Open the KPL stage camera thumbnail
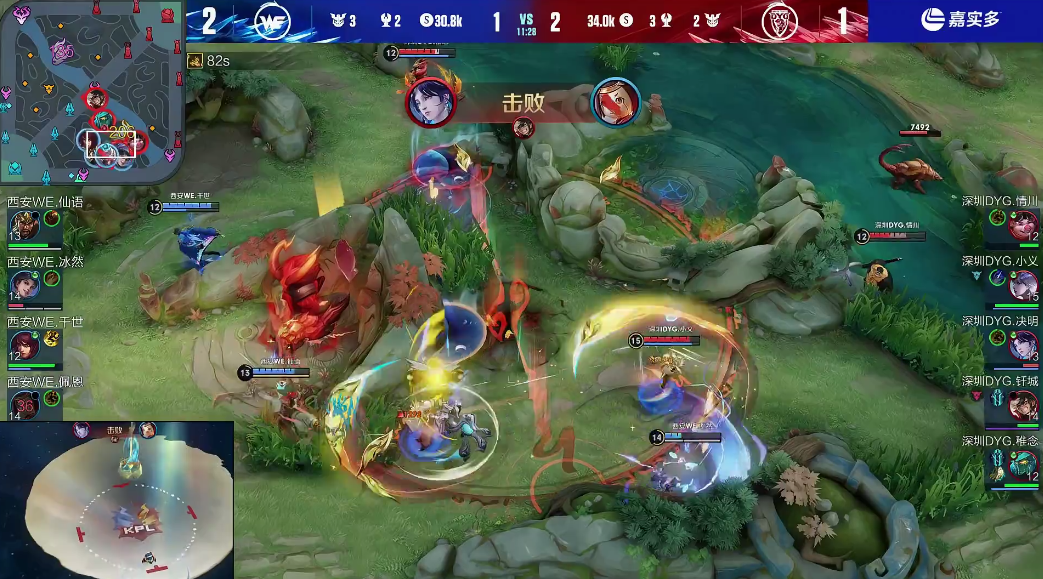Screen dimensions: 1043x579 point(117,500)
